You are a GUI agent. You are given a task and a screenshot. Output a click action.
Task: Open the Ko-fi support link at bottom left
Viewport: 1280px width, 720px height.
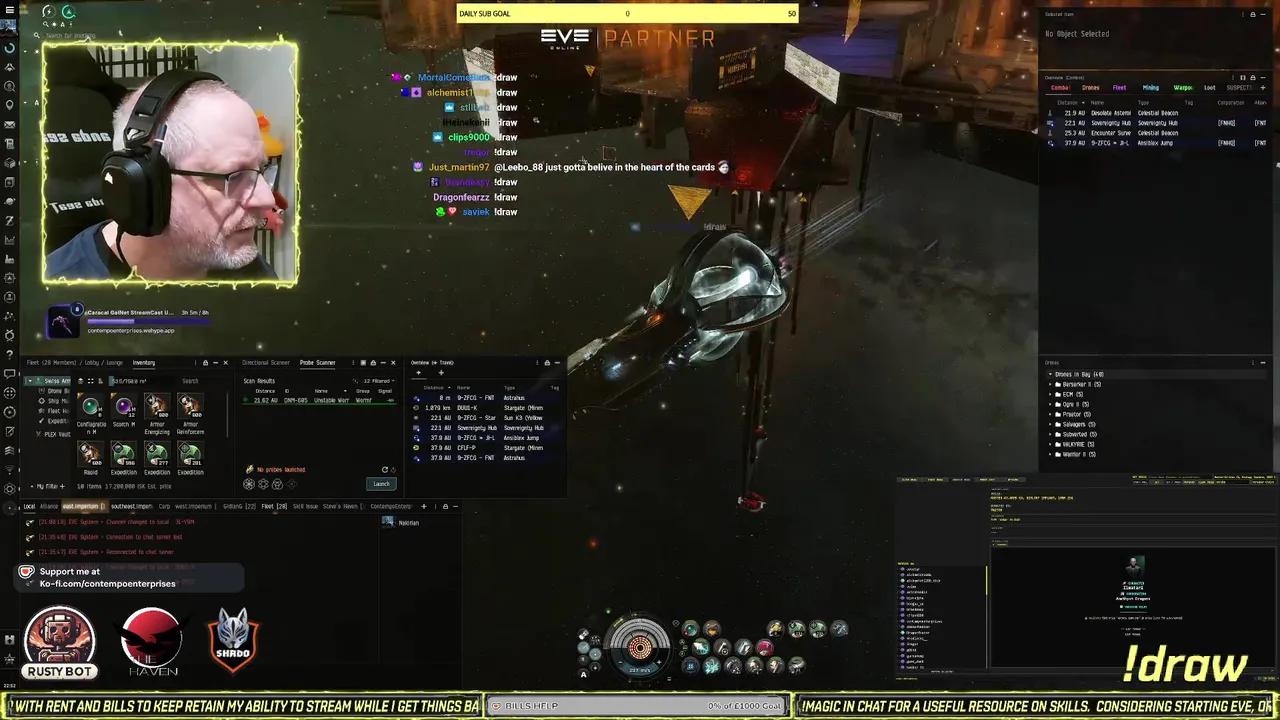coord(107,583)
